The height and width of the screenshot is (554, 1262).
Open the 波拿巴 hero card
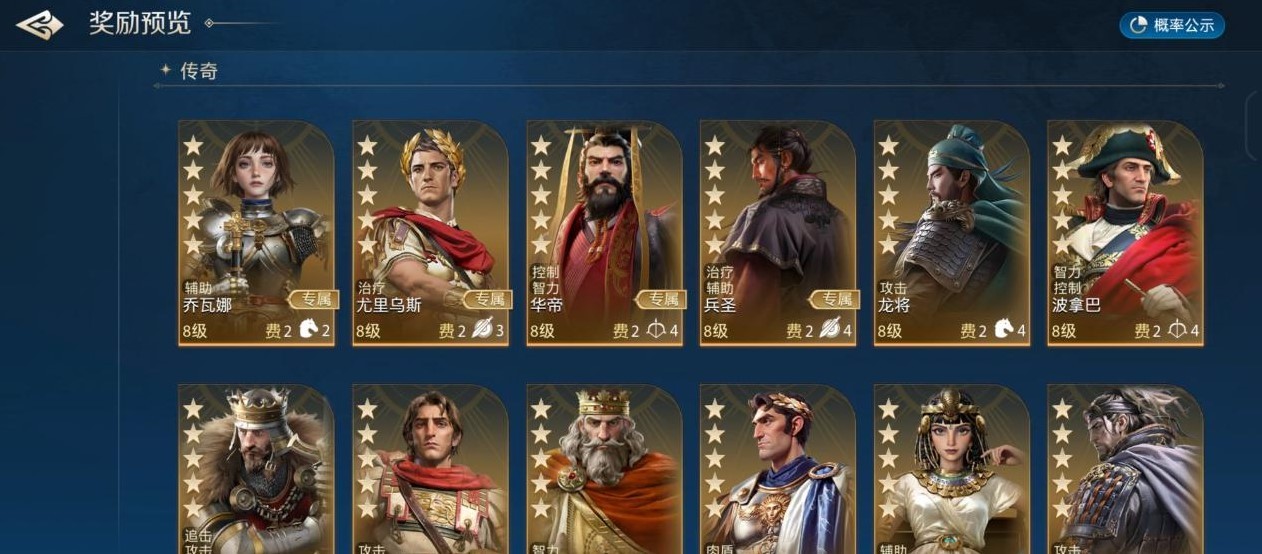1125,233
